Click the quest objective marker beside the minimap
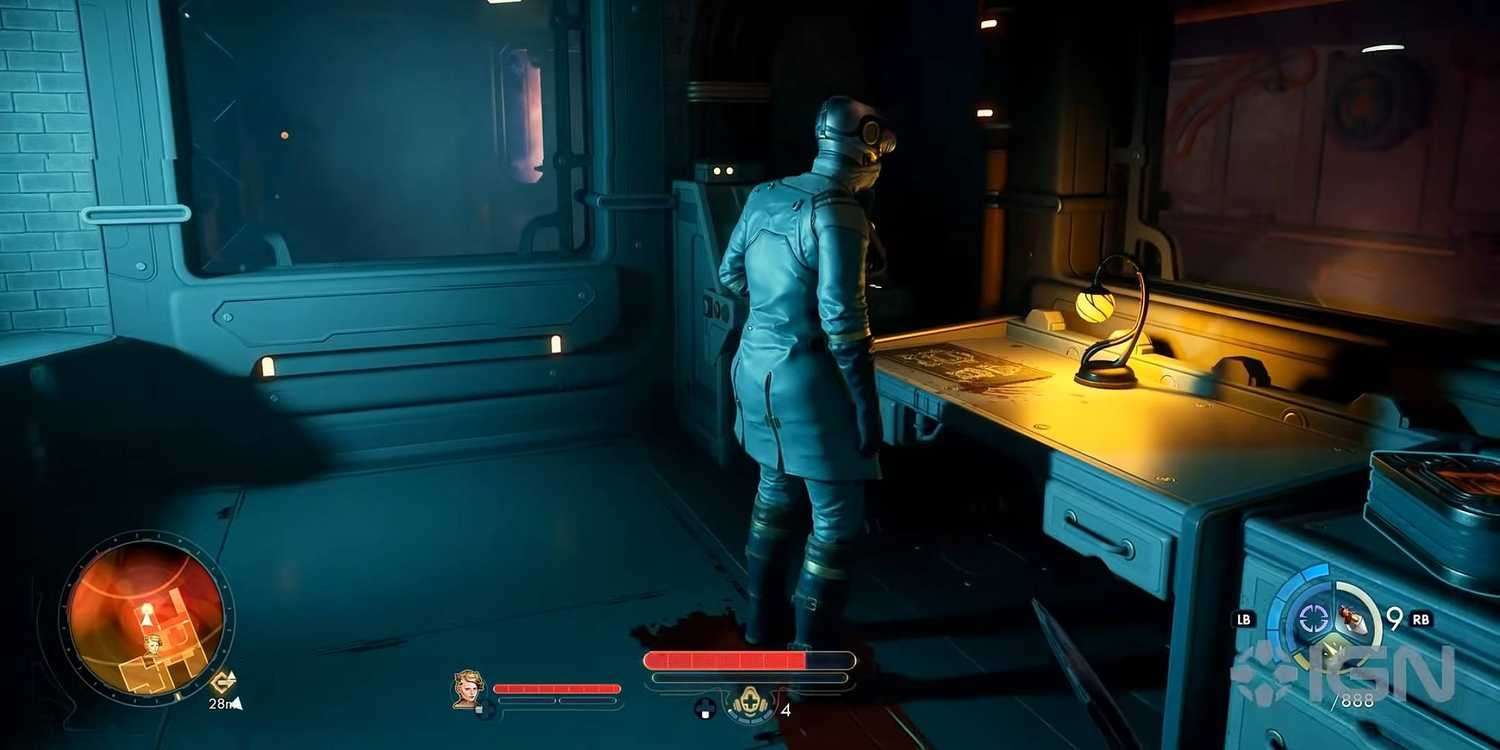1500x750 pixels. tap(223, 682)
